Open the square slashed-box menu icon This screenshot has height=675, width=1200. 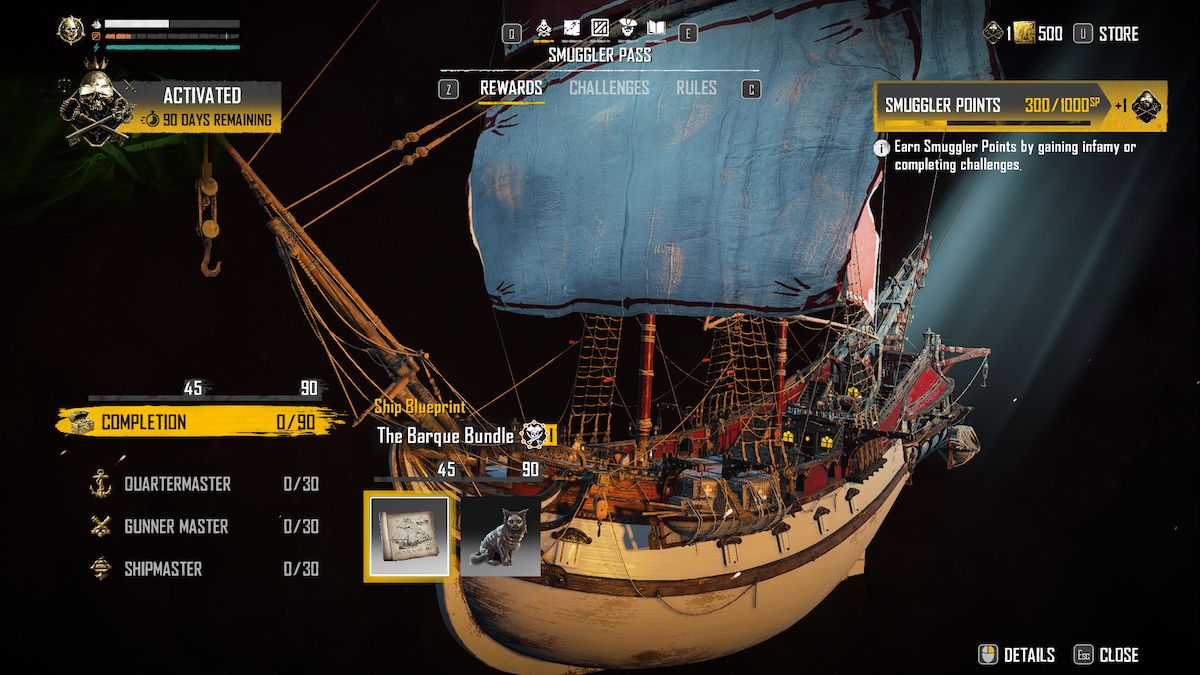click(x=600, y=28)
